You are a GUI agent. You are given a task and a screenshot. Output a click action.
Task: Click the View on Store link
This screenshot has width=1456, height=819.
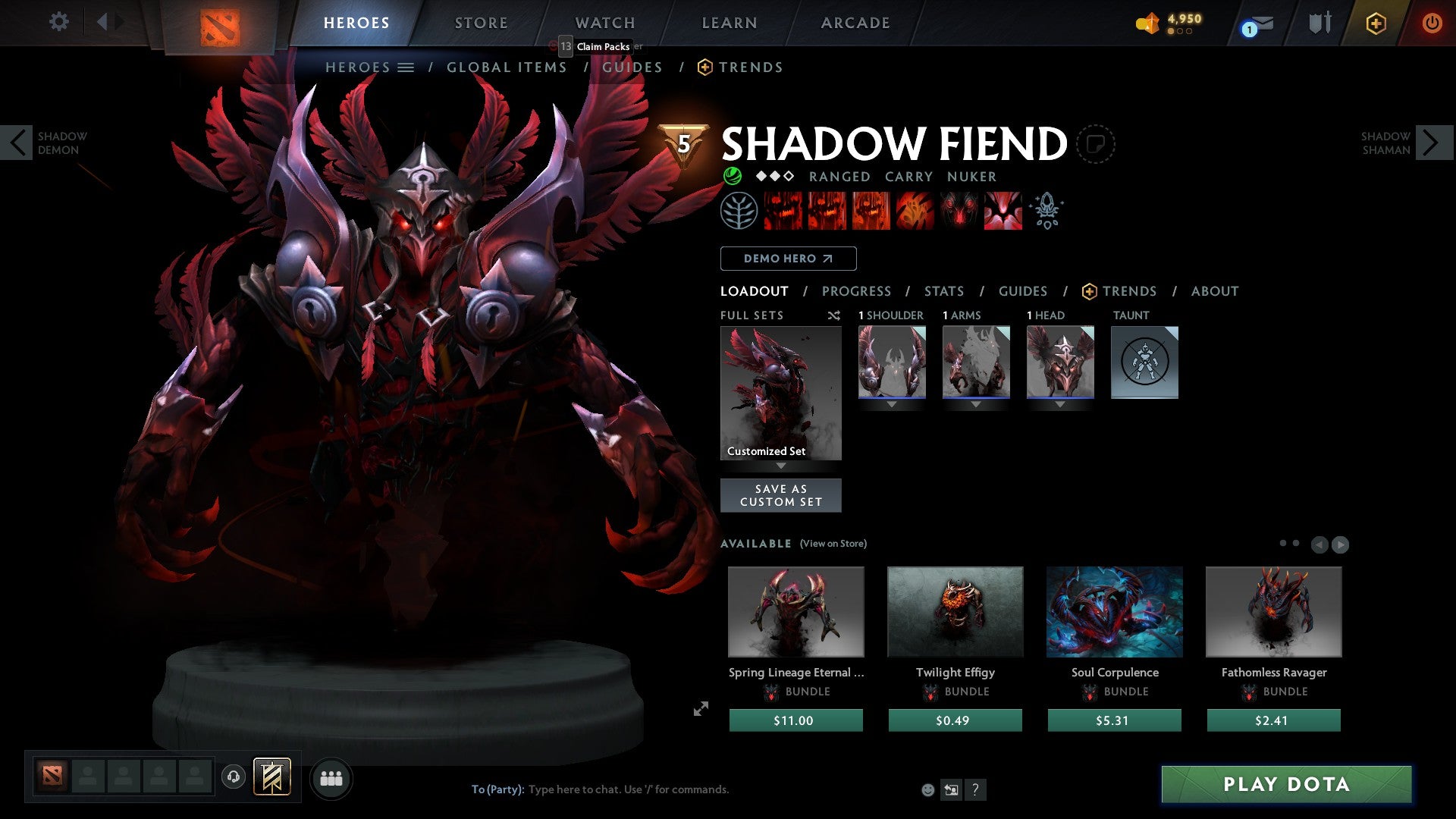pos(832,544)
